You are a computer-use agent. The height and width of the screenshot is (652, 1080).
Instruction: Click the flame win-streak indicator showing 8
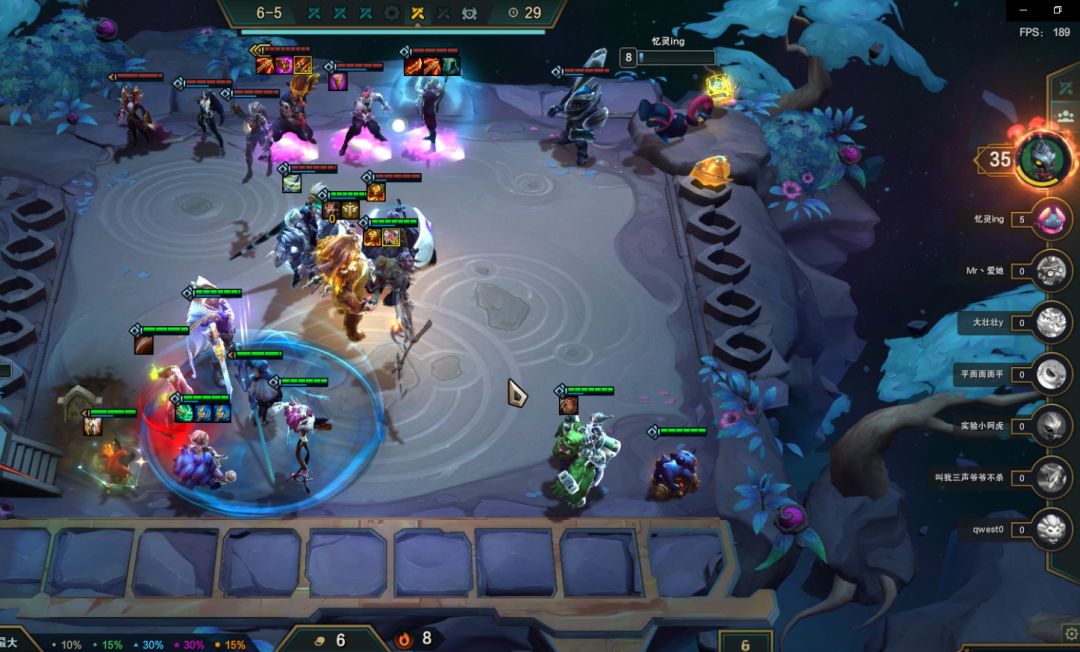tap(415, 639)
